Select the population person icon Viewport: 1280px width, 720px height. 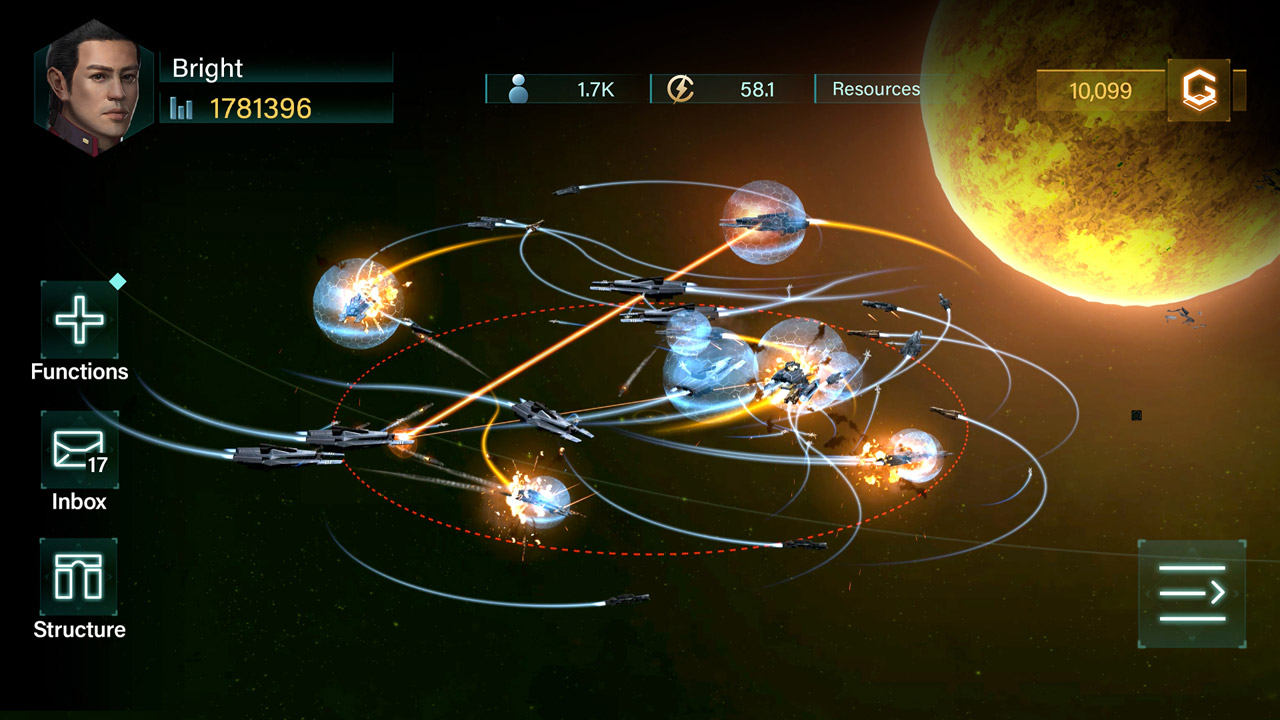518,90
